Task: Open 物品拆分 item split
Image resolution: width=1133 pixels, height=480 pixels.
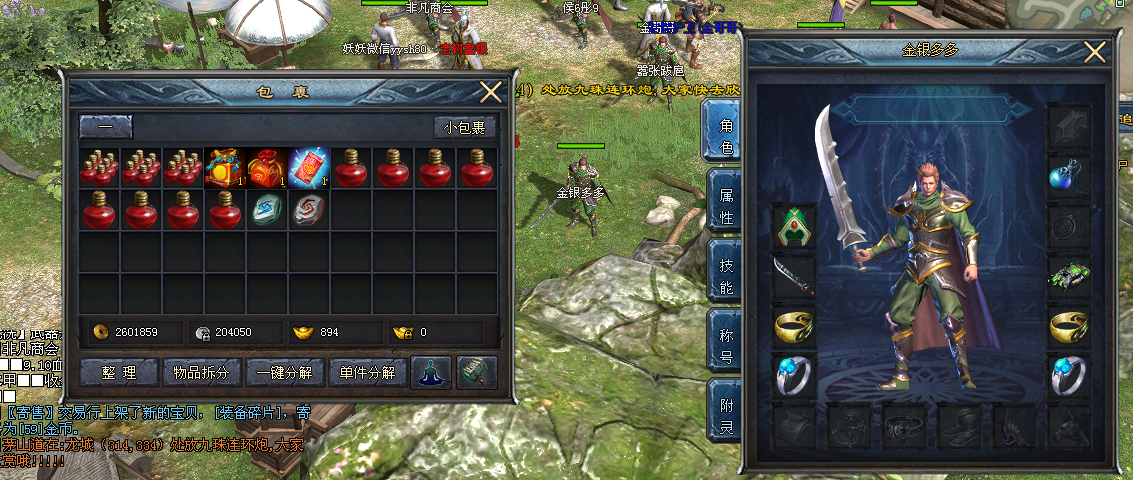Action: point(203,373)
